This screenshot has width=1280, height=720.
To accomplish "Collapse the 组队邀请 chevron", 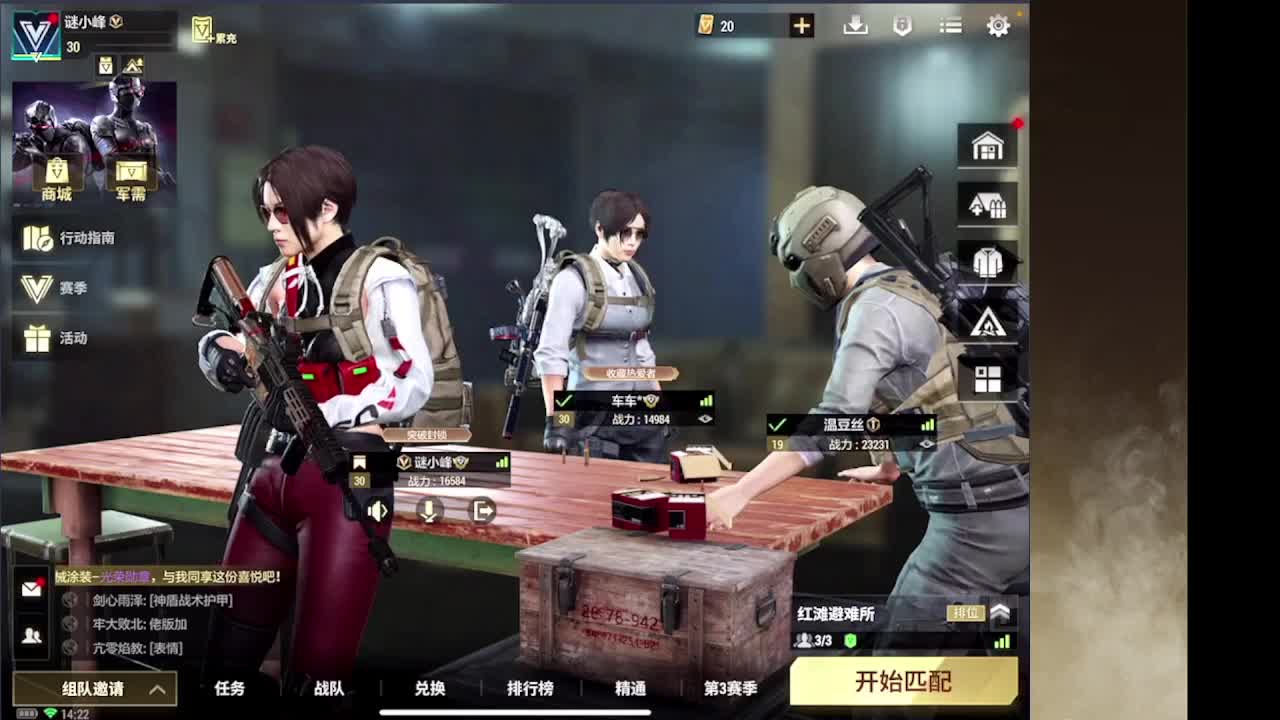I will pyautogui.click(x=156, y=691).
